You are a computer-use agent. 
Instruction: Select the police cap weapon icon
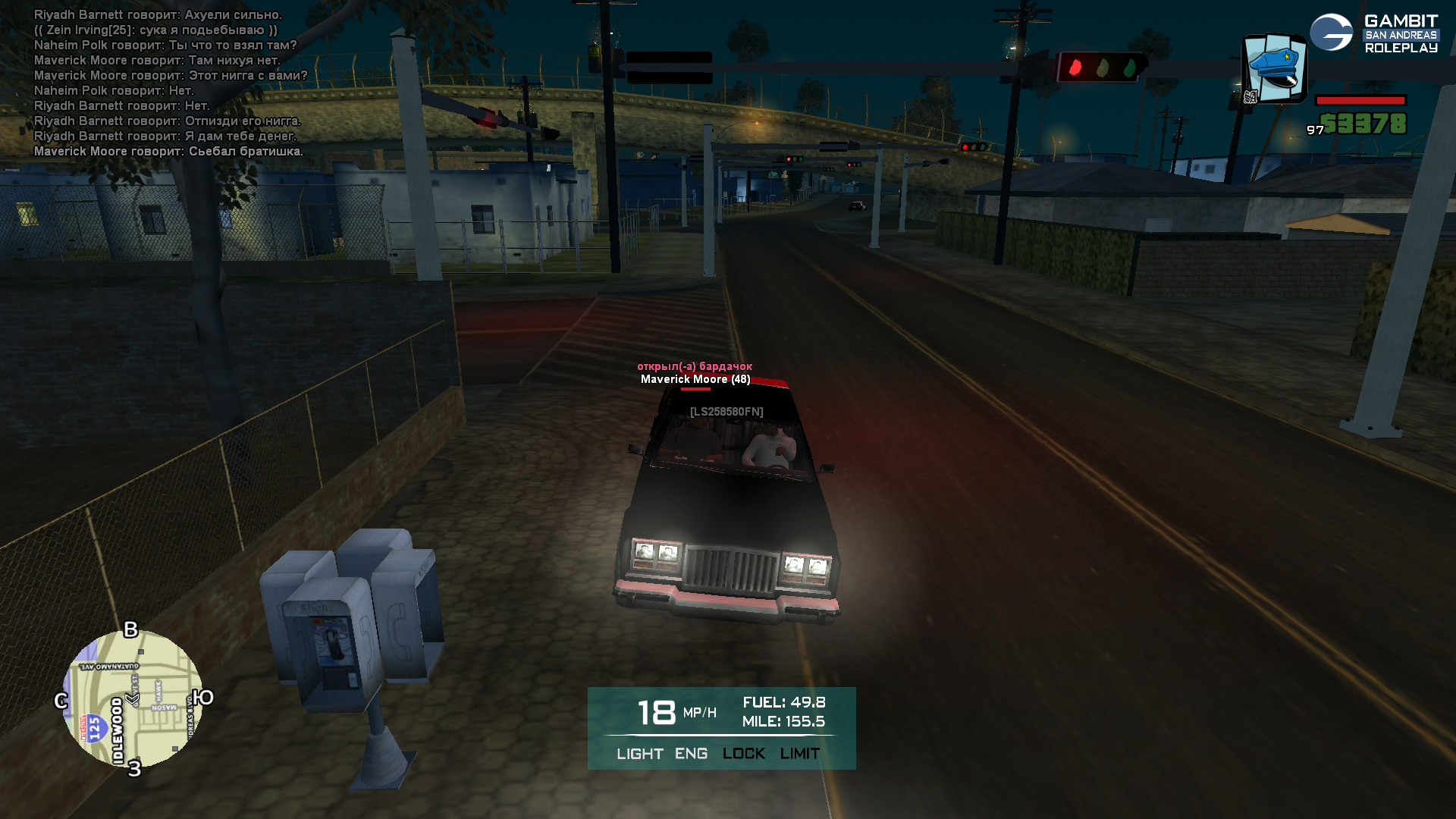1275,68
